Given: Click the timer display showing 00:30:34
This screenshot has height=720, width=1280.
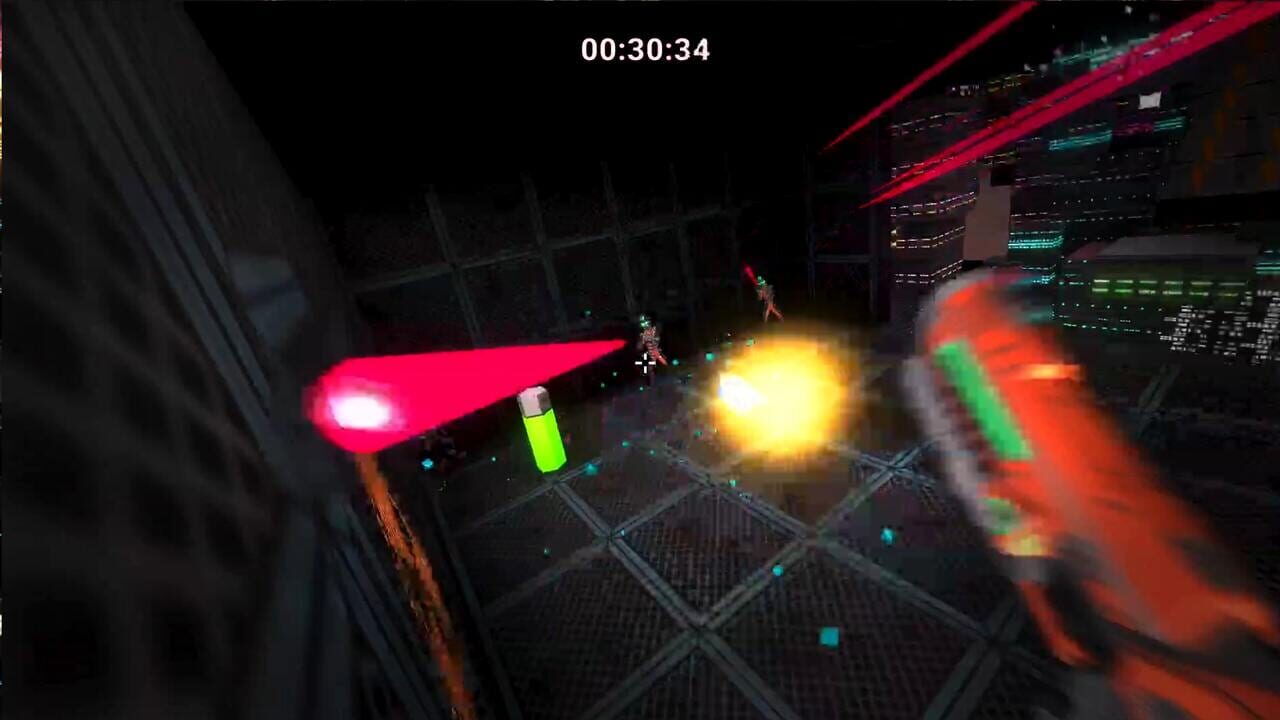Looking at the screenshot, I should 645,48.
